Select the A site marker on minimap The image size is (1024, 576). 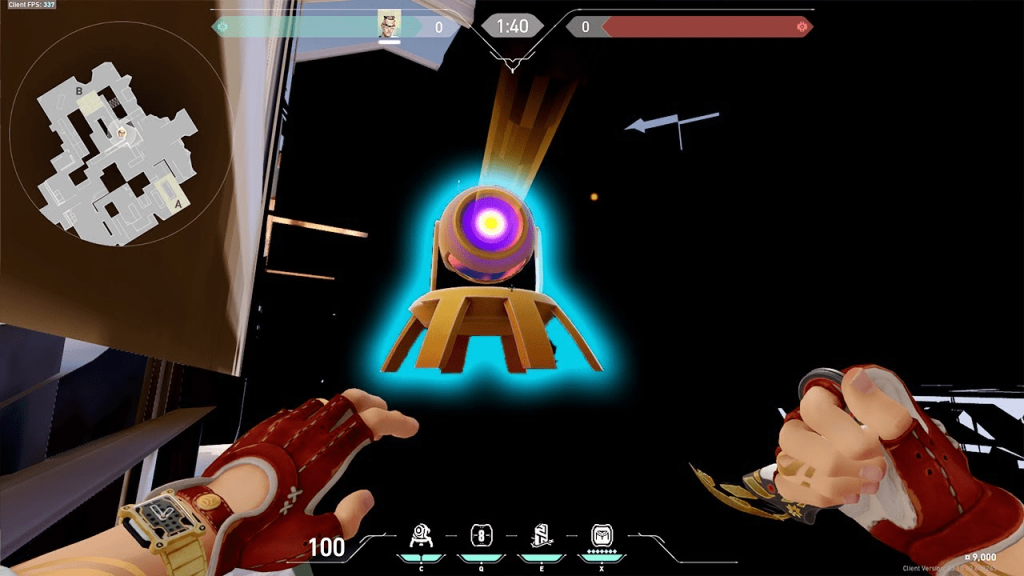178,203
